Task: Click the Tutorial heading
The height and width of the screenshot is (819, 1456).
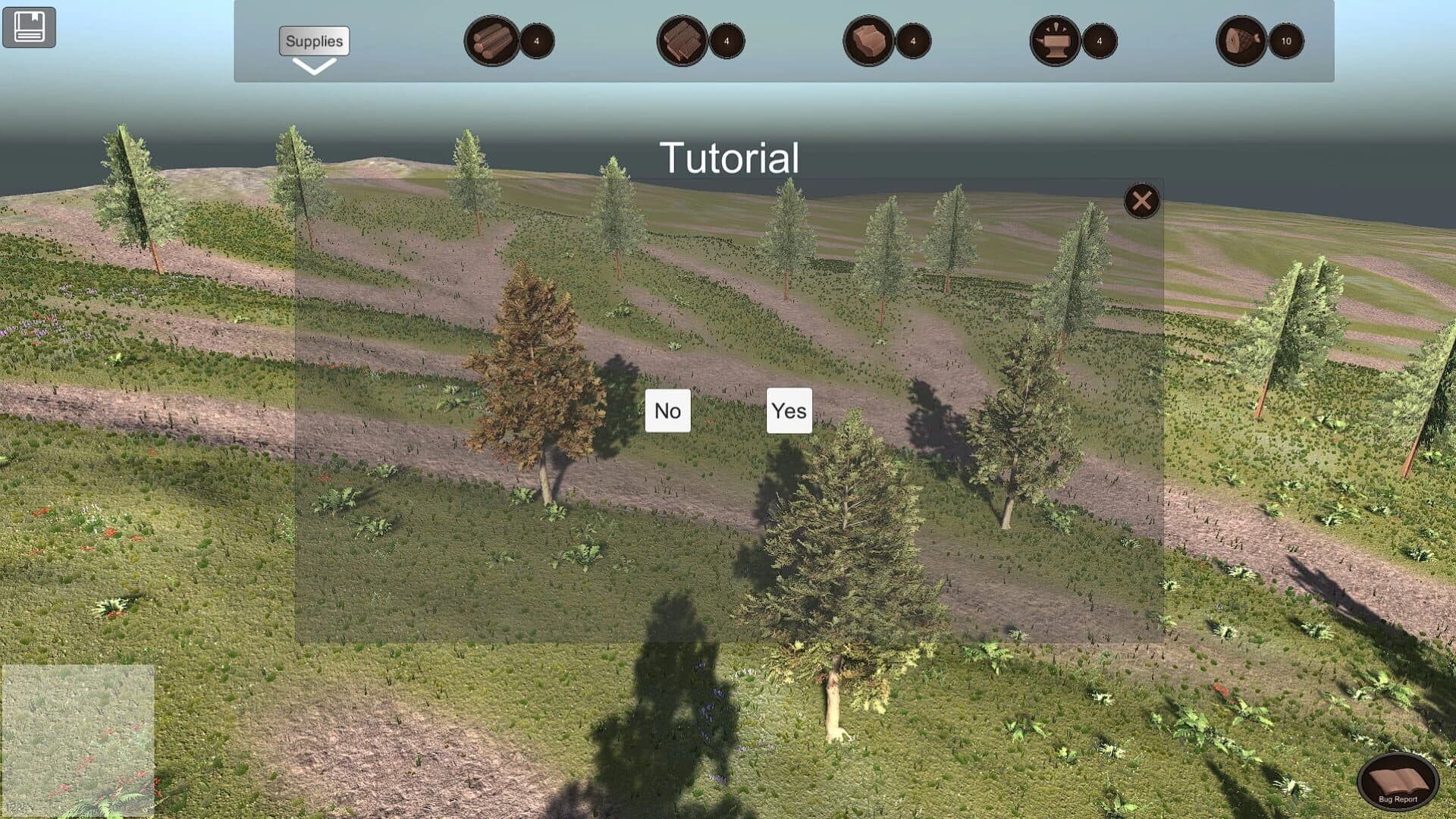Action: (730, 157)
